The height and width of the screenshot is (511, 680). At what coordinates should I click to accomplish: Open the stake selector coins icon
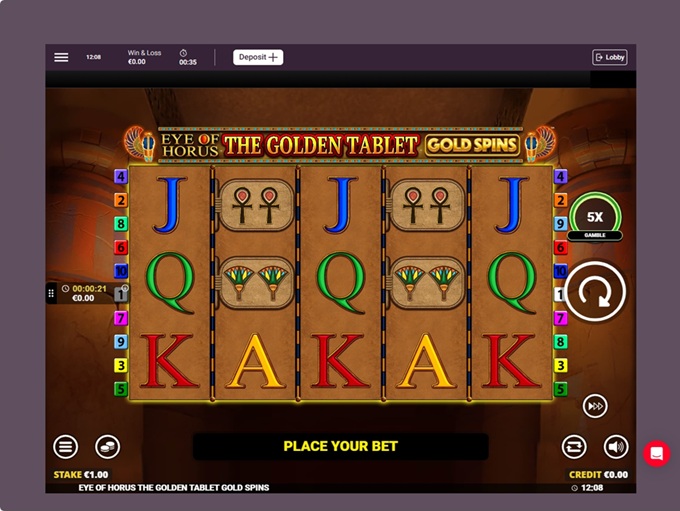point(107,447)
